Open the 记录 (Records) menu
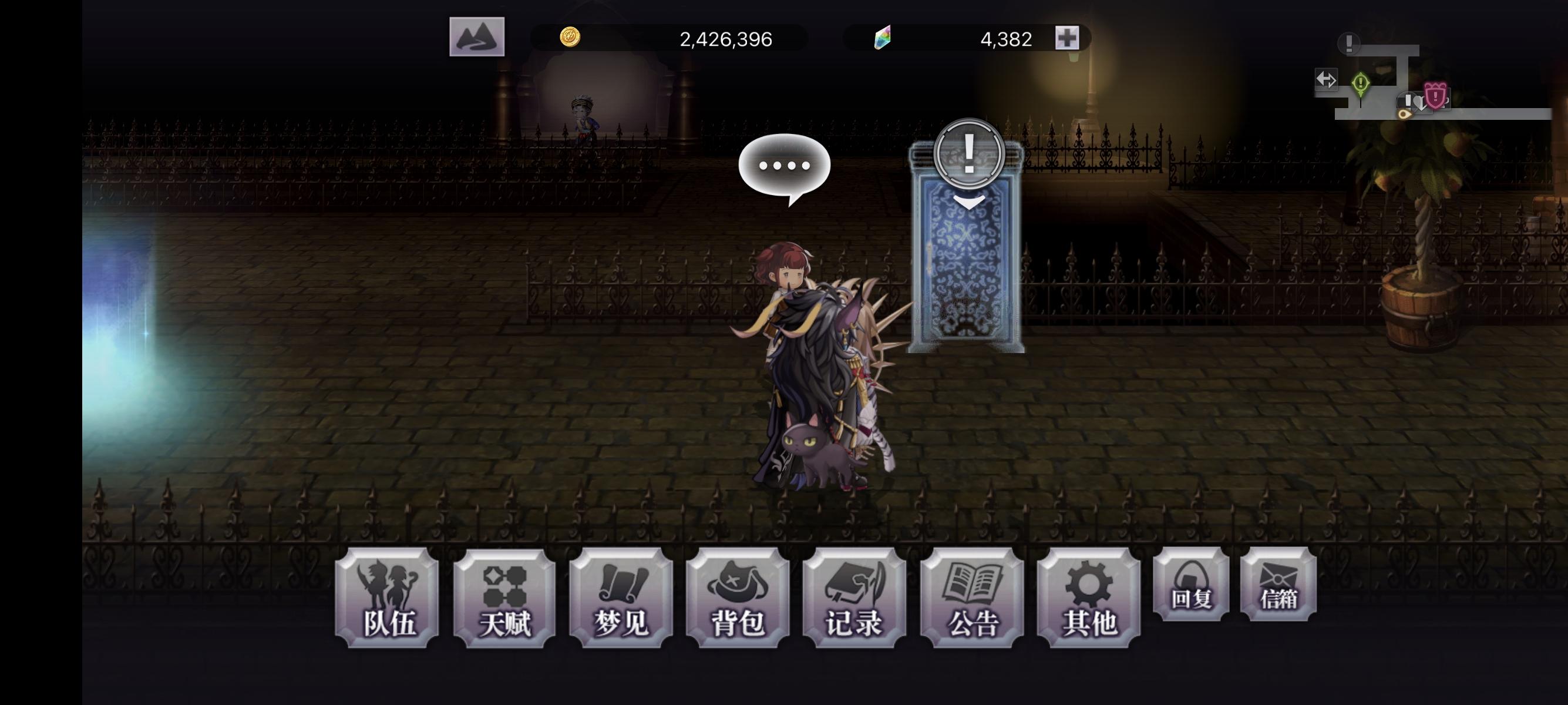Image resolution: width=1568 pixels, height=705 pixels. 854,600
